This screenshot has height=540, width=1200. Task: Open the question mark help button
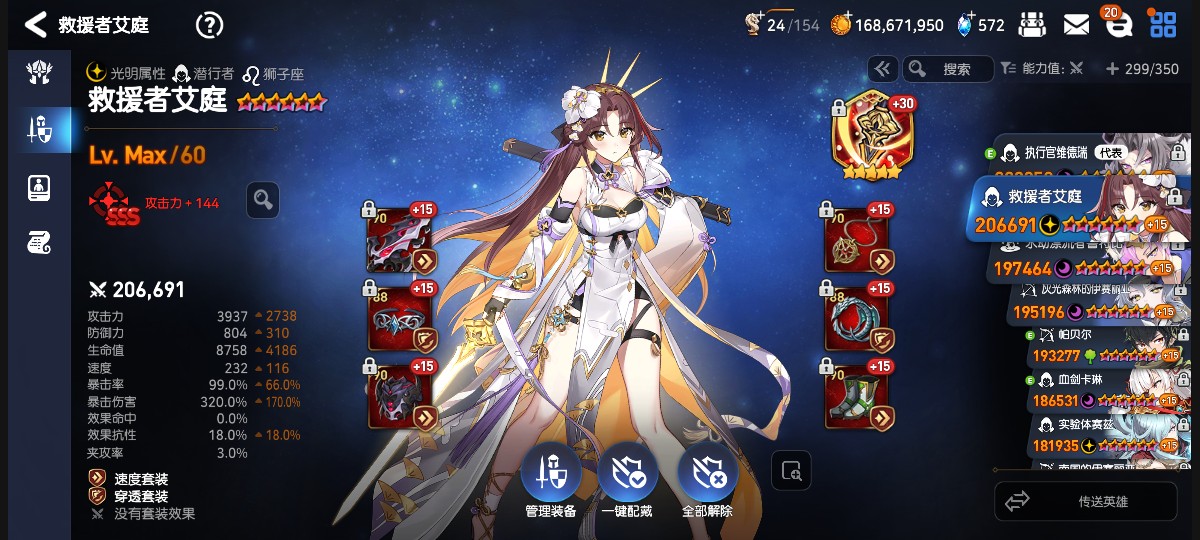pyautogui.click(x=209, y=25)
